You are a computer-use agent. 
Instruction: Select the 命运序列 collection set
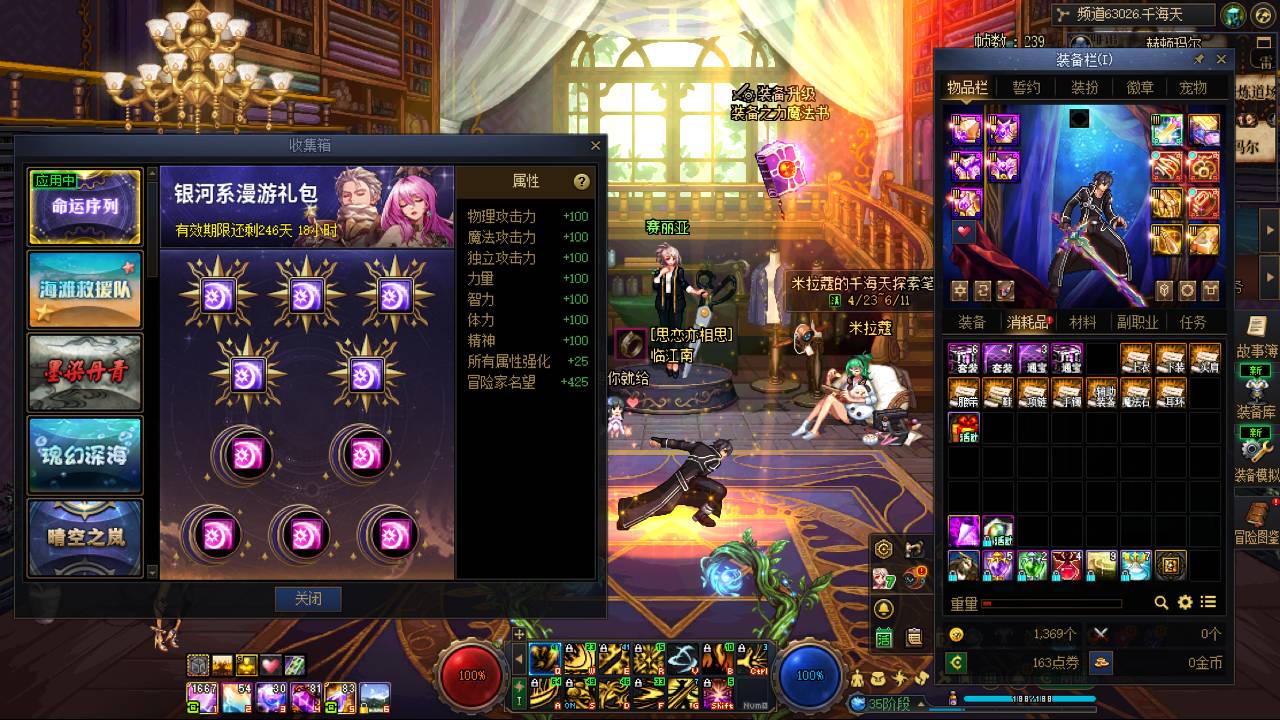85,208
